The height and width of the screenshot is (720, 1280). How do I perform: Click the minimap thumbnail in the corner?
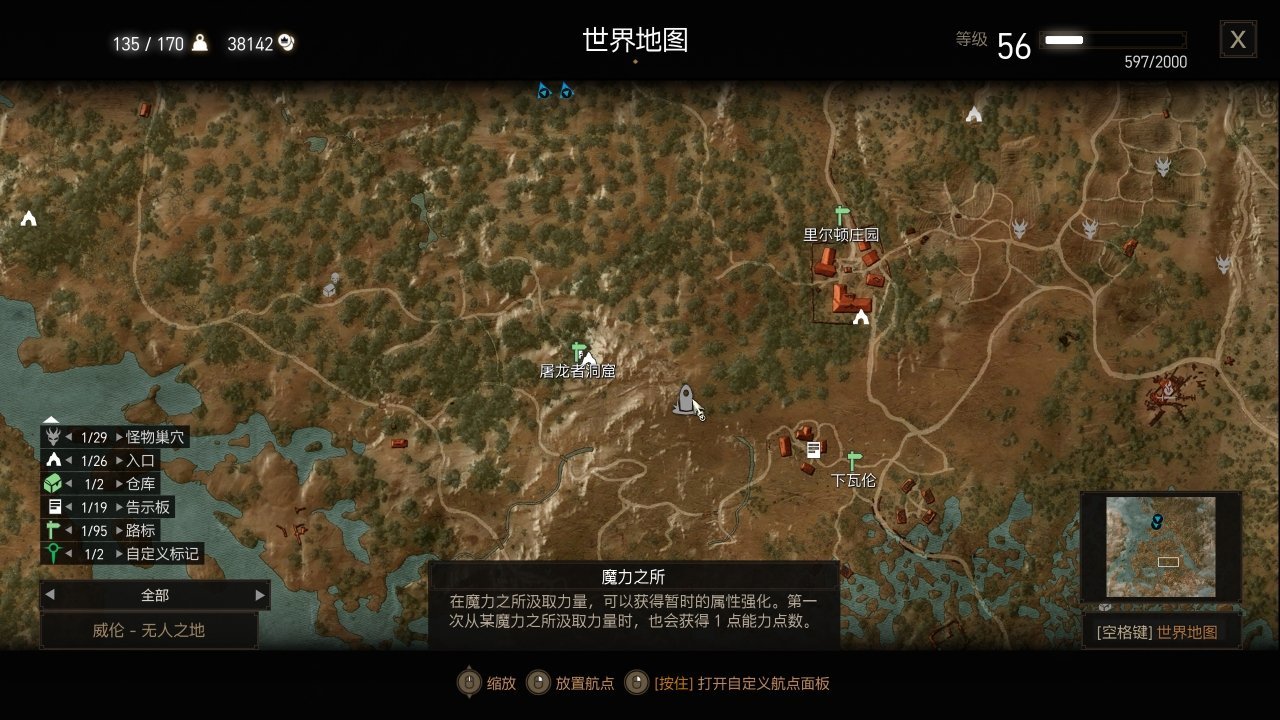tap(1160, 545)
